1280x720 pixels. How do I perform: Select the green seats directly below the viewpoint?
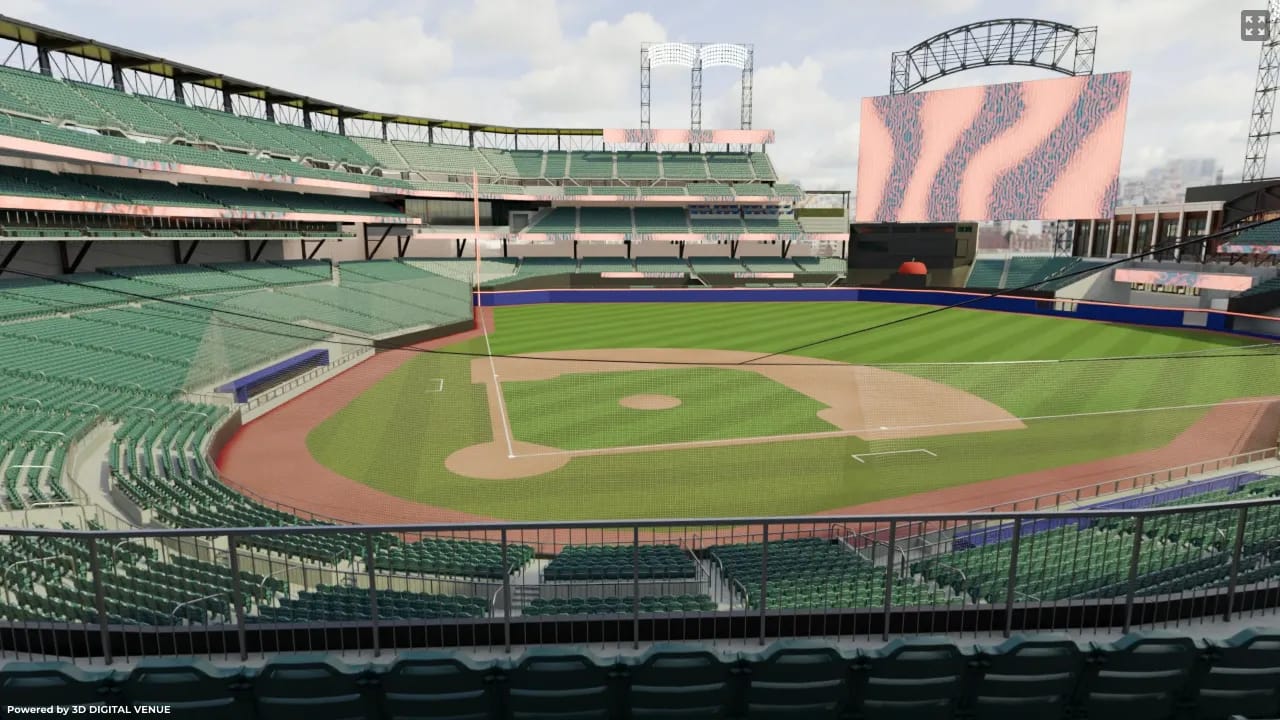click(640, 680)
